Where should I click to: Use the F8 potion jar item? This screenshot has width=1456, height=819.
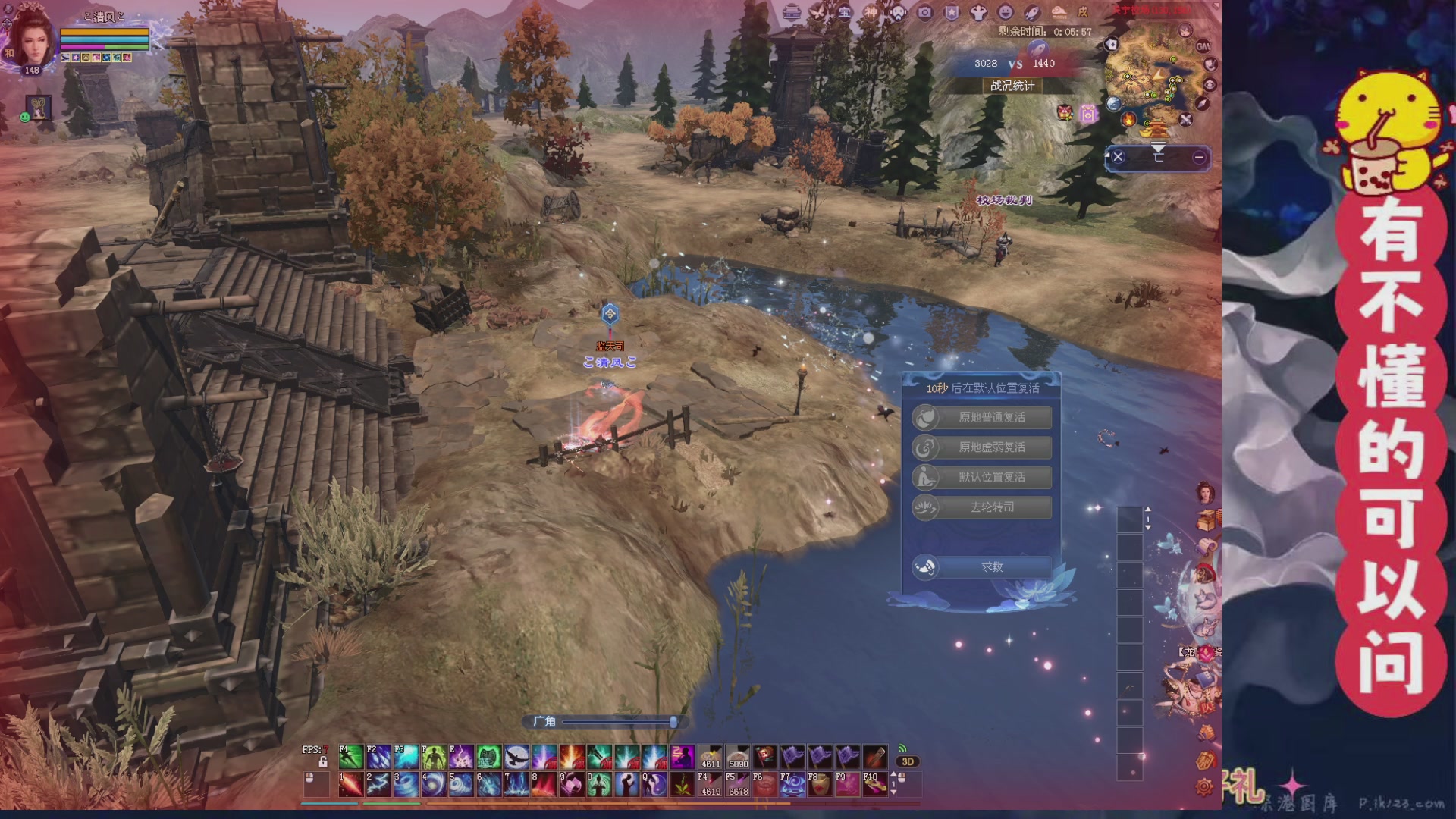820,784
